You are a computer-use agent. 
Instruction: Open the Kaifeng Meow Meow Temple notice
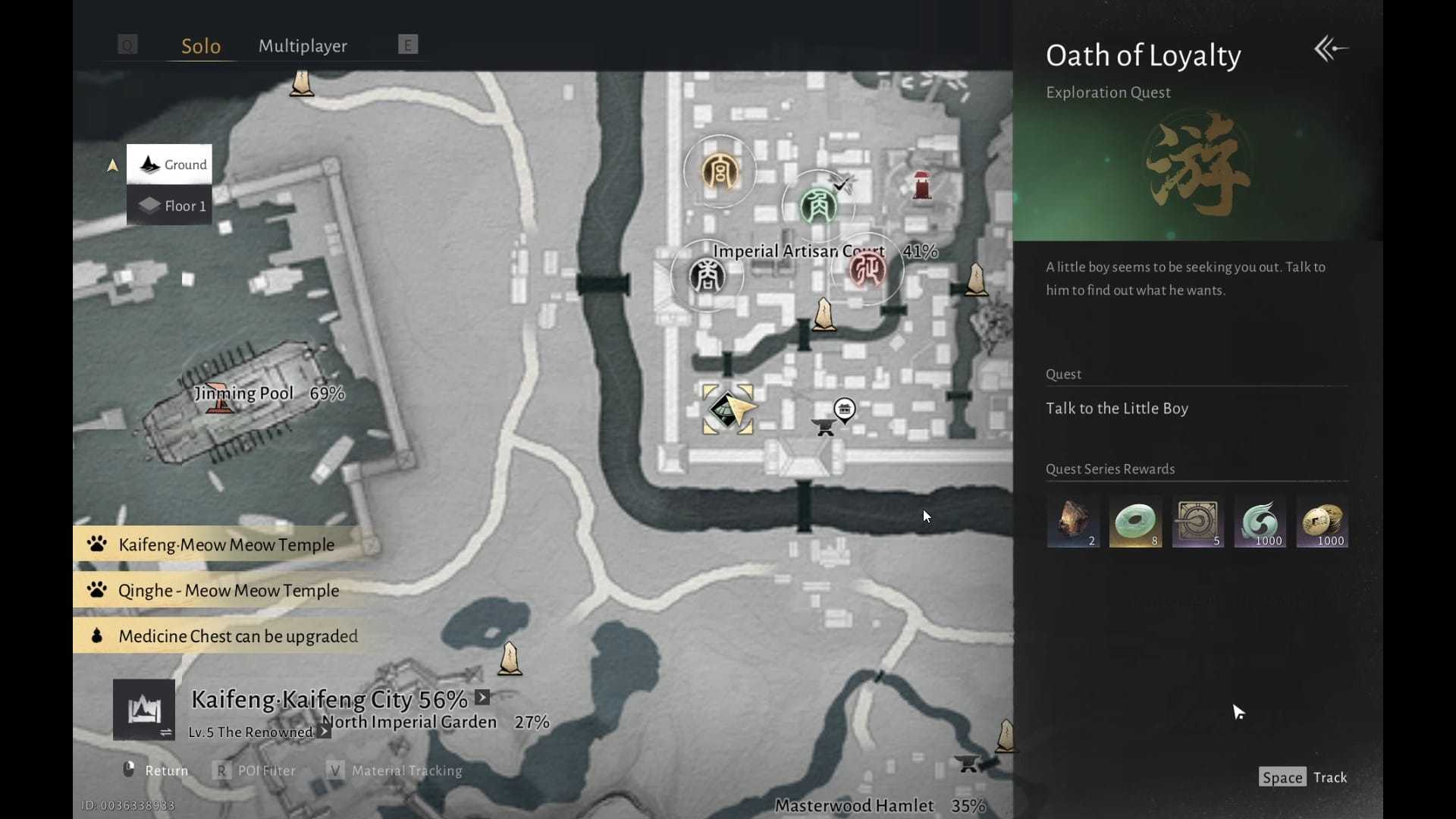(x=225, y=544)
